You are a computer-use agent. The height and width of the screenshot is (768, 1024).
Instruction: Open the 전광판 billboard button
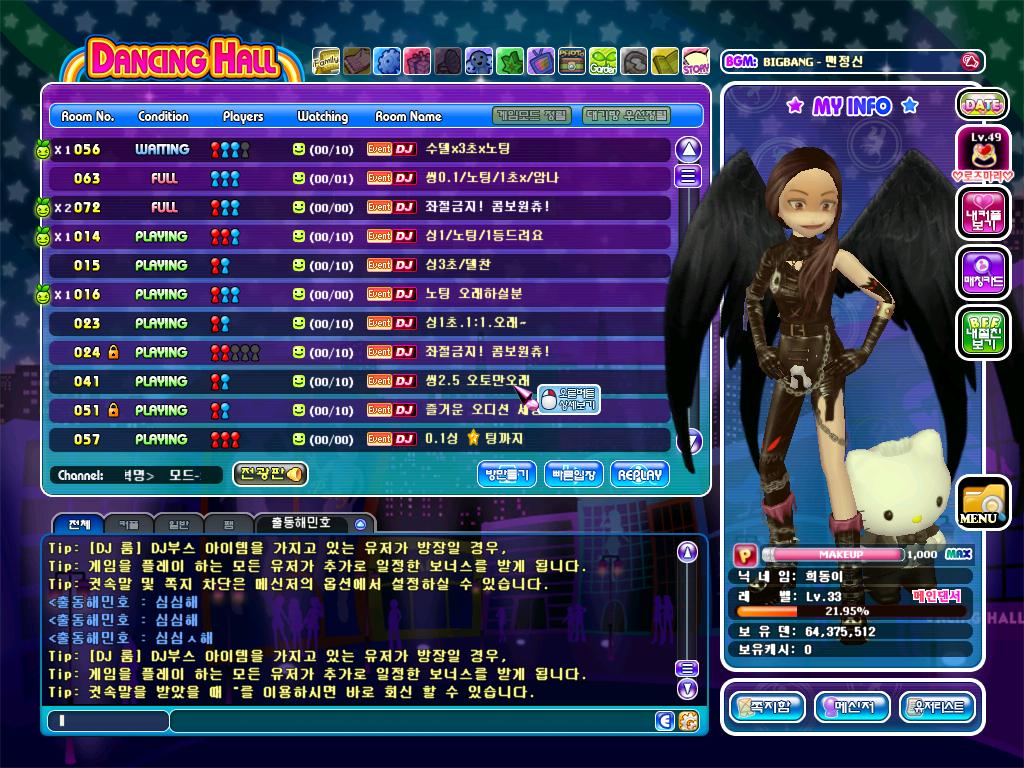270,474
